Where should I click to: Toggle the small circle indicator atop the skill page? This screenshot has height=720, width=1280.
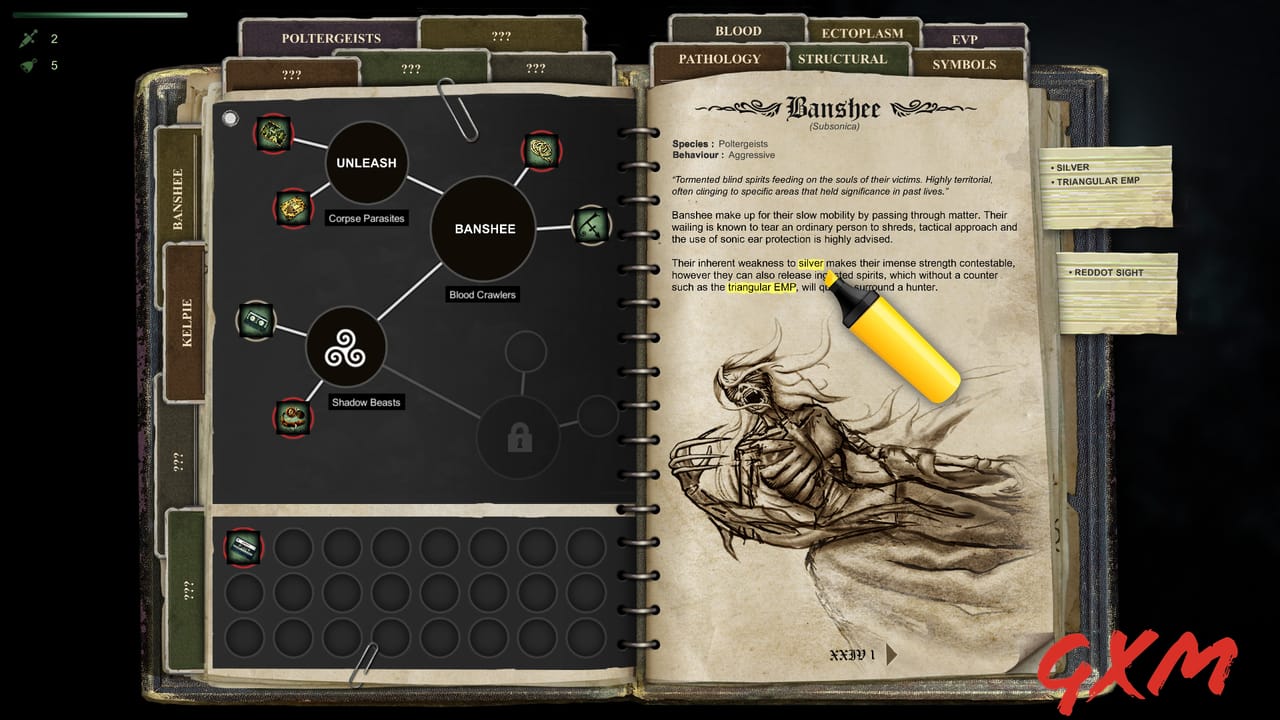click(x=232, y=118)
